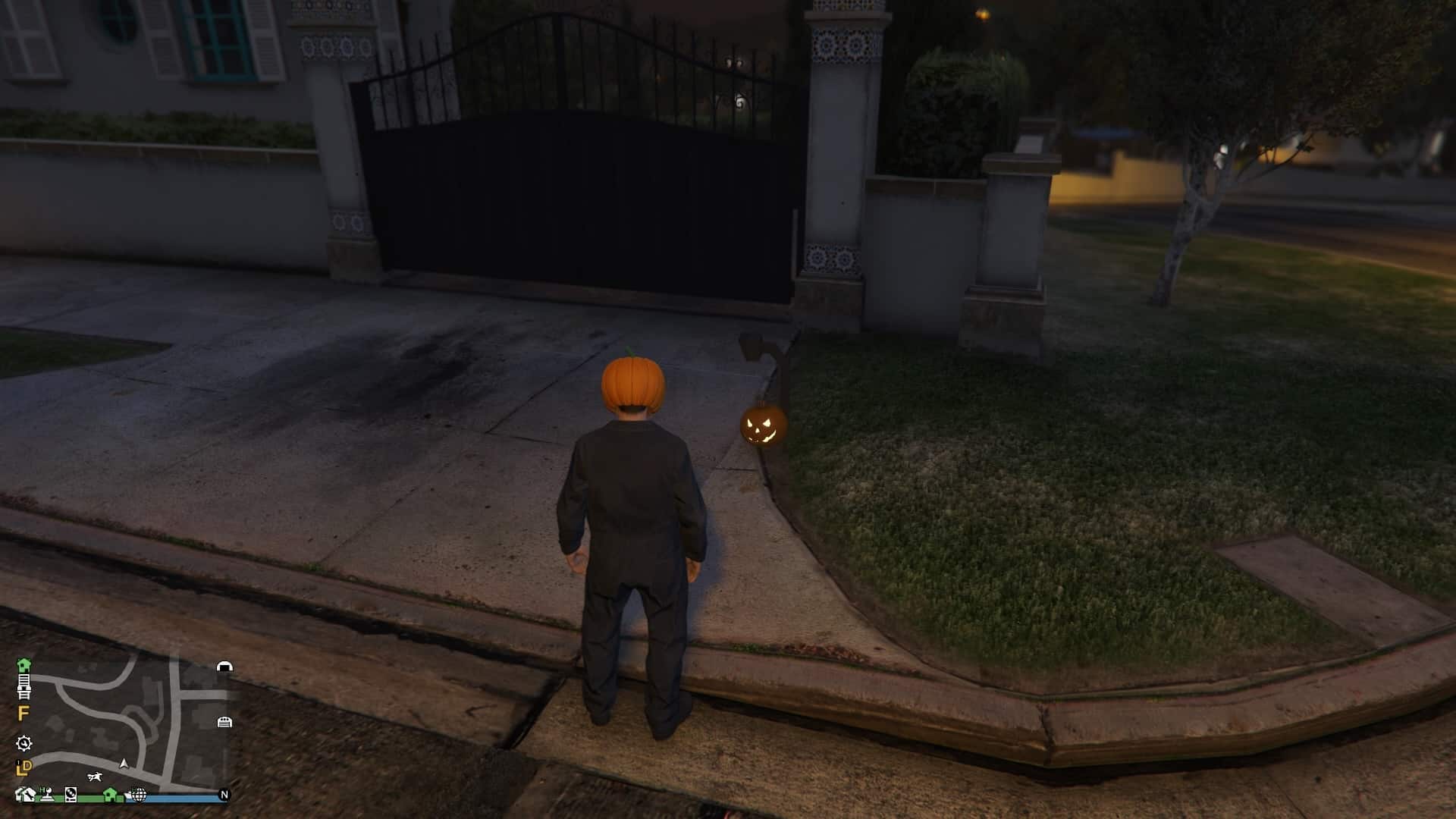Open the gear-and-wrench mechanic blip
Viewport: 1456px width, 819px height.
pyautogui.click(x=24, y=744)
